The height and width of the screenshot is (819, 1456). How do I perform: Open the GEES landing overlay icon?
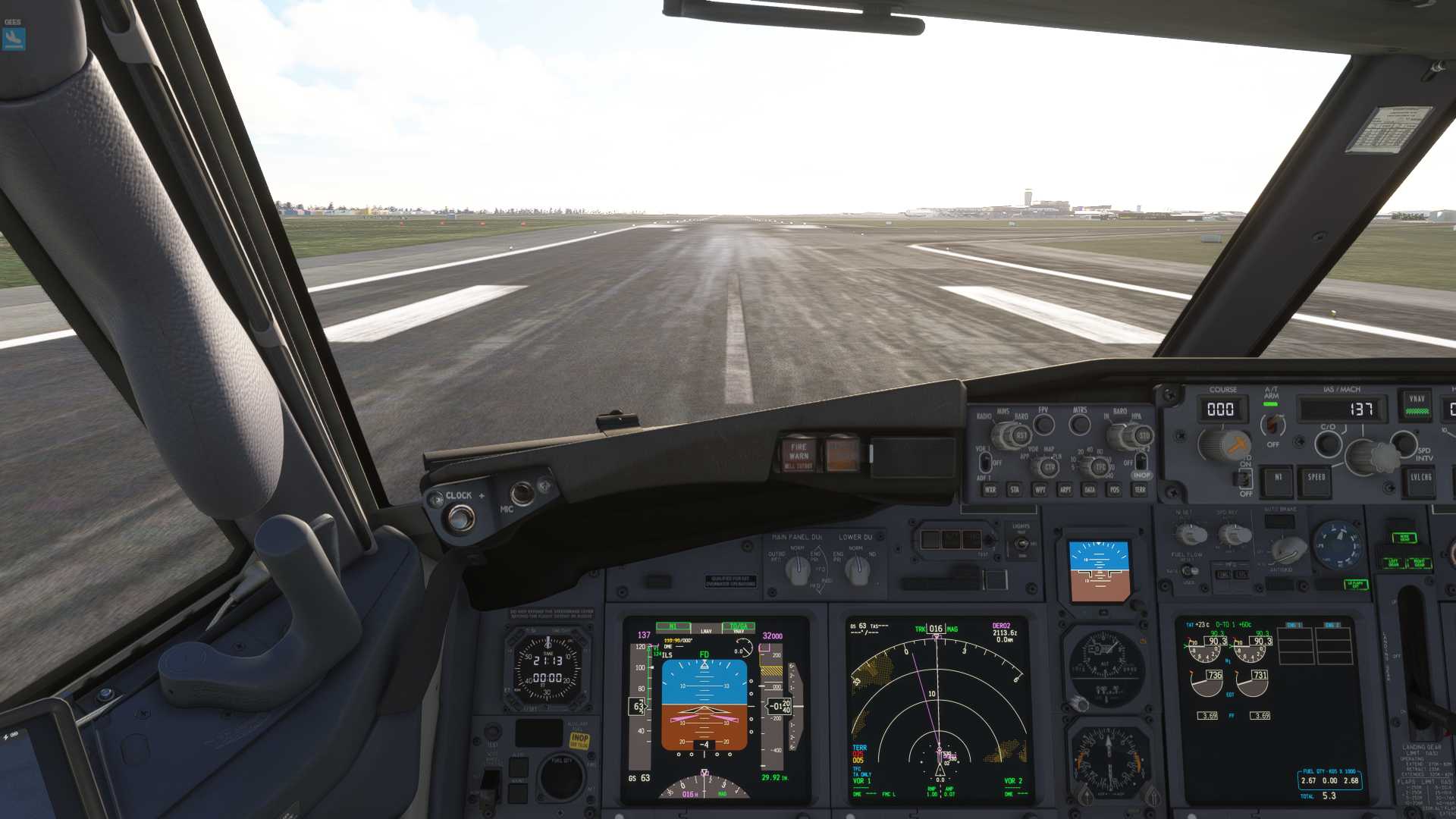pos(14,38)
